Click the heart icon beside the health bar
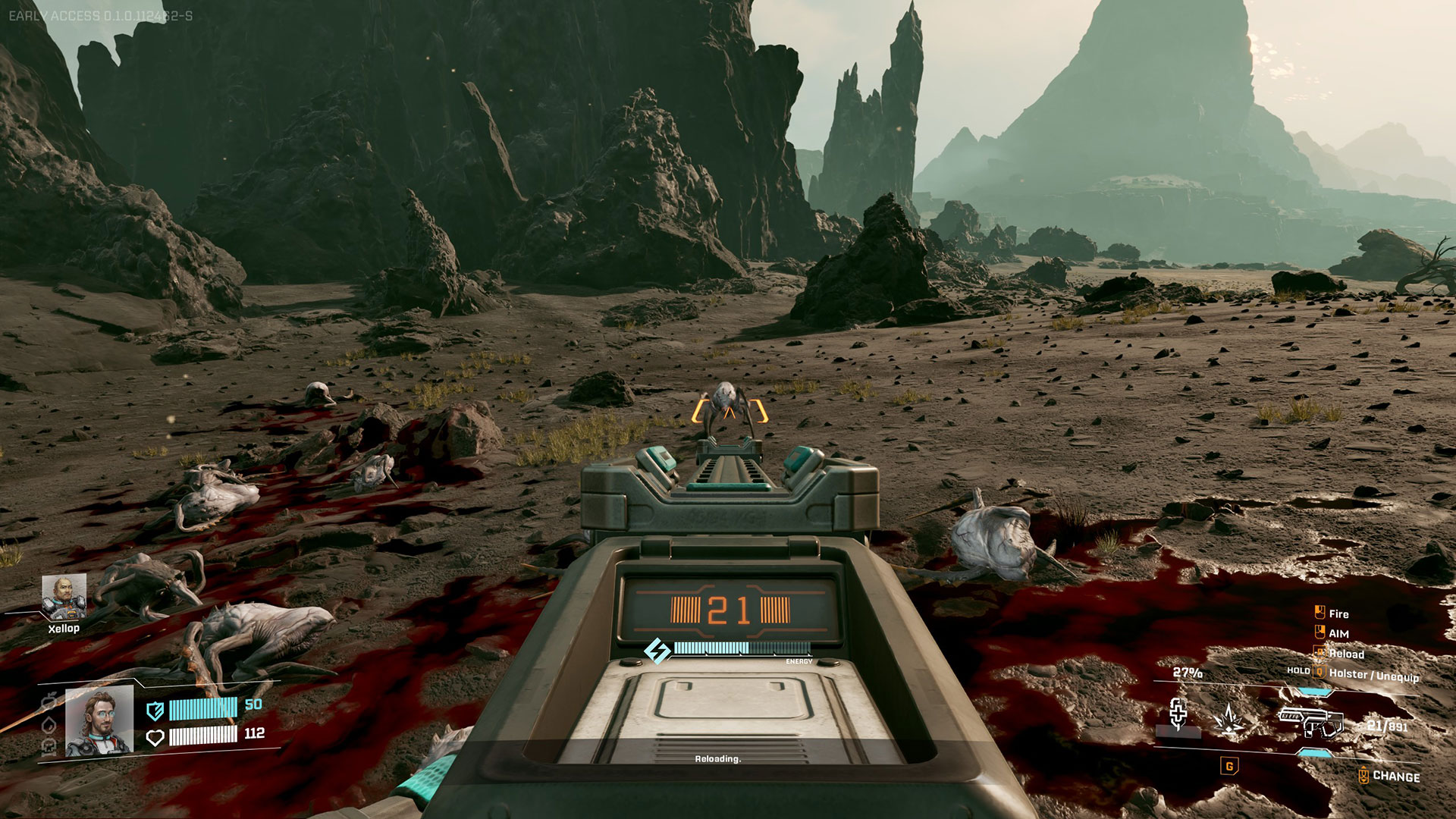Viewport: 1456px width, 819px height. [155, 737]
